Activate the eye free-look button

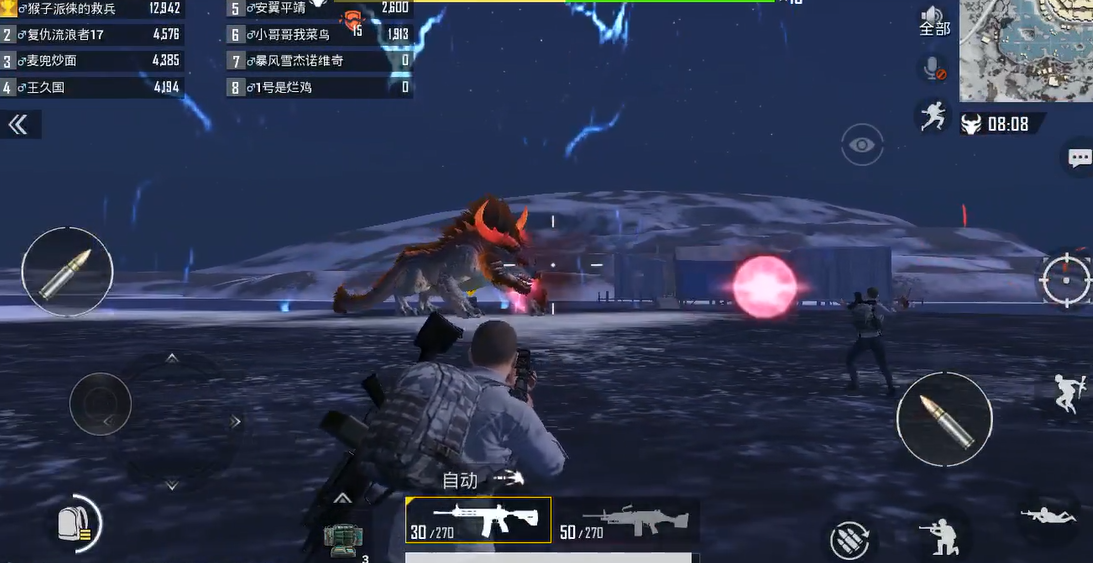861,146
